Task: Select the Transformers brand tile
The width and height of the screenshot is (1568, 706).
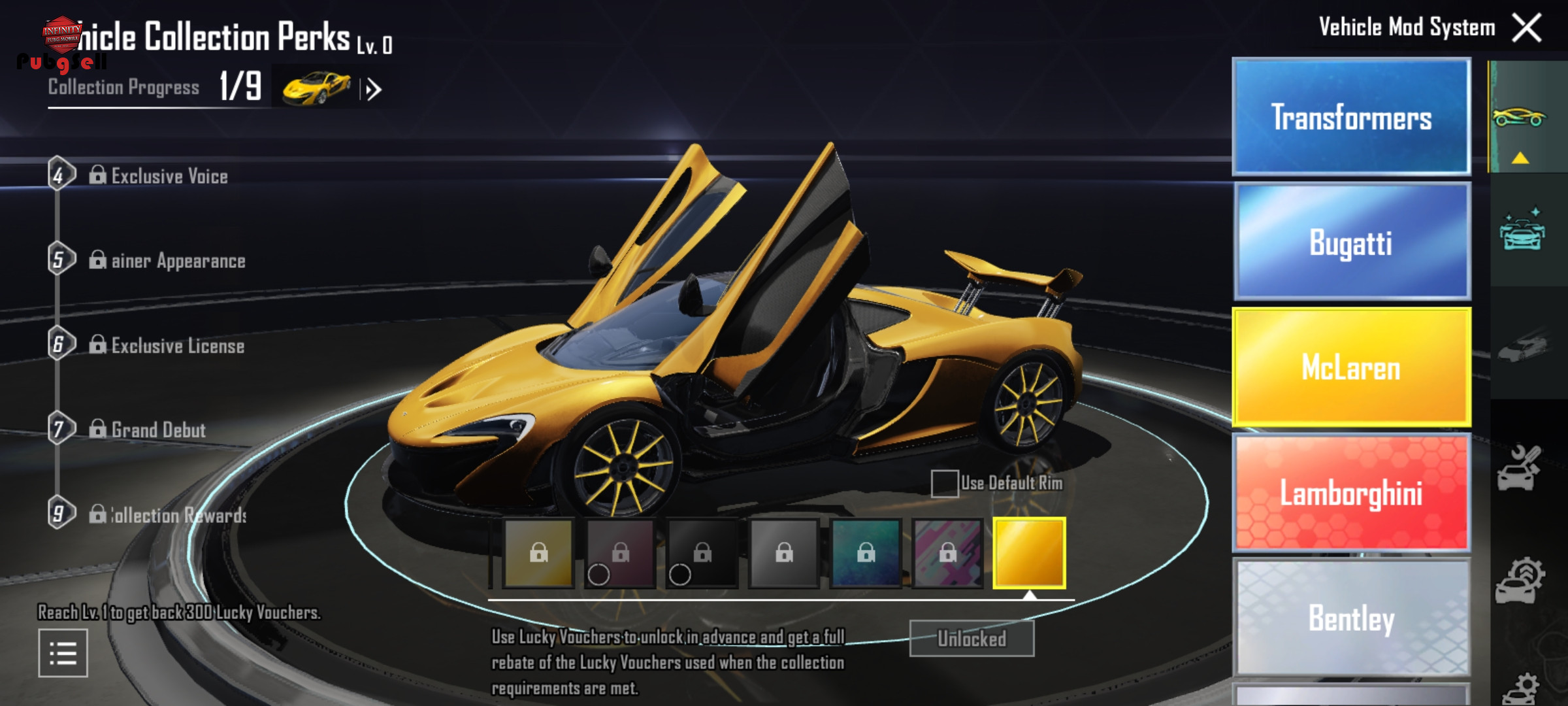Action: pos(1351,117)
